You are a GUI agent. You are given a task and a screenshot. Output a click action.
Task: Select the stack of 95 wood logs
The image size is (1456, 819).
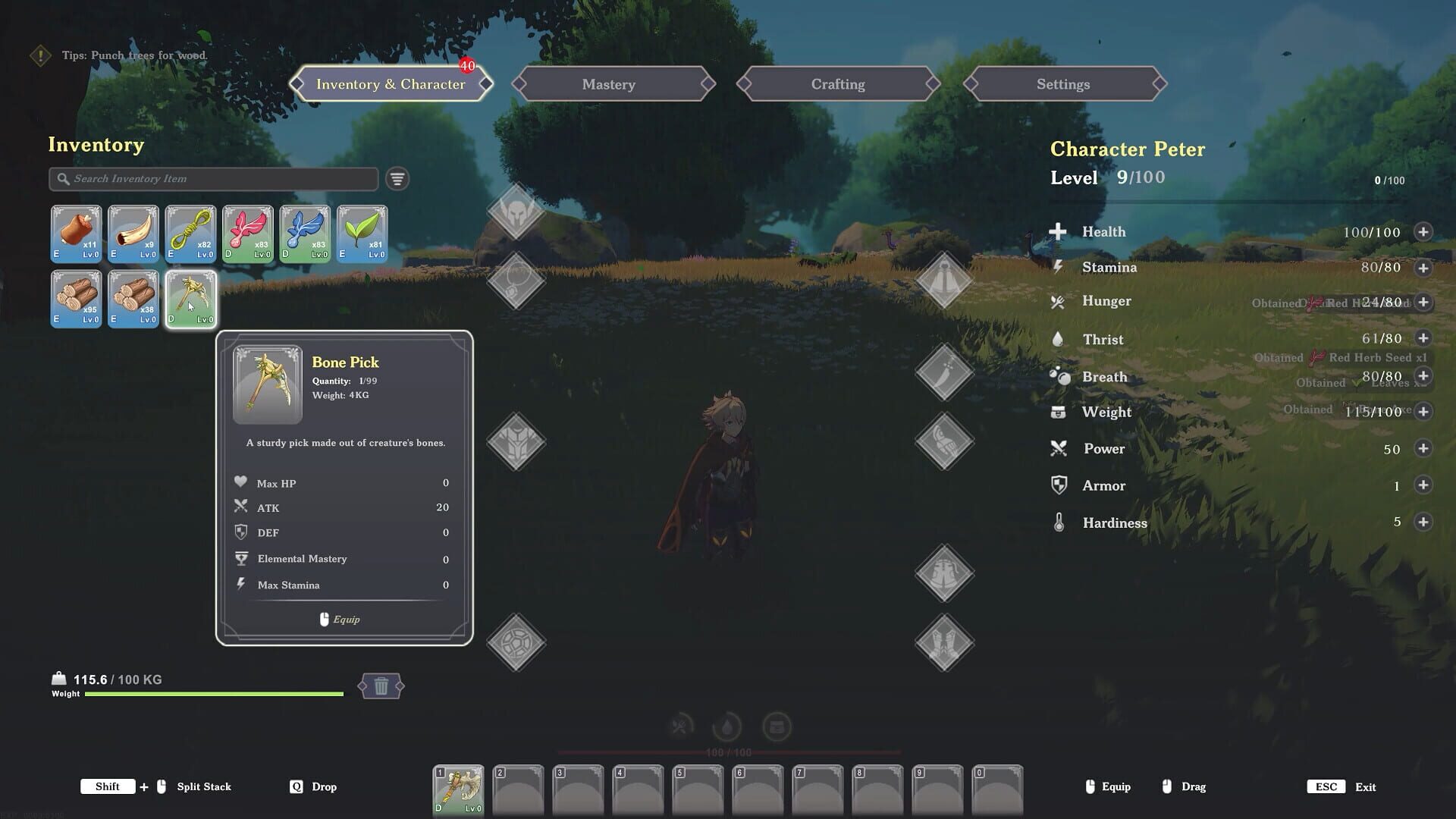[x=76, y=299]
